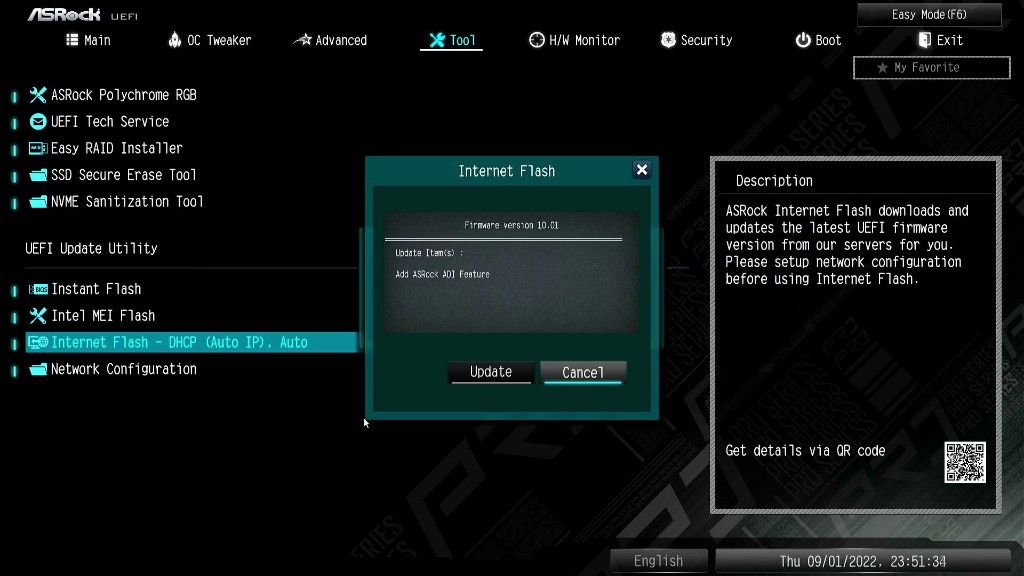Switch to the Boot tab
Image resolution: width=1024 pixels, height=576 pixels.
[818, 40]
